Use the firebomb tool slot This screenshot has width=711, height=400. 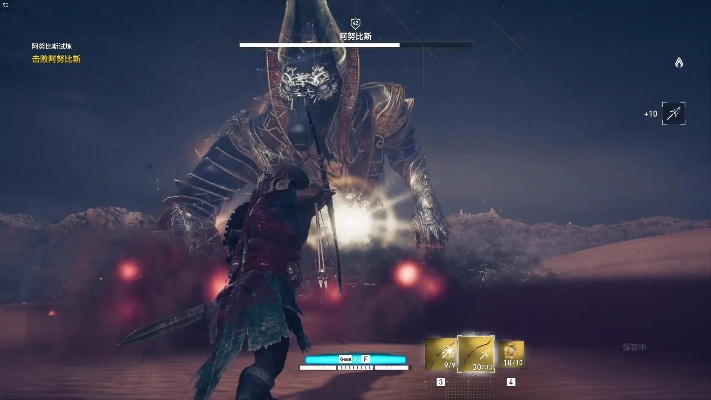tap(511, 354)
